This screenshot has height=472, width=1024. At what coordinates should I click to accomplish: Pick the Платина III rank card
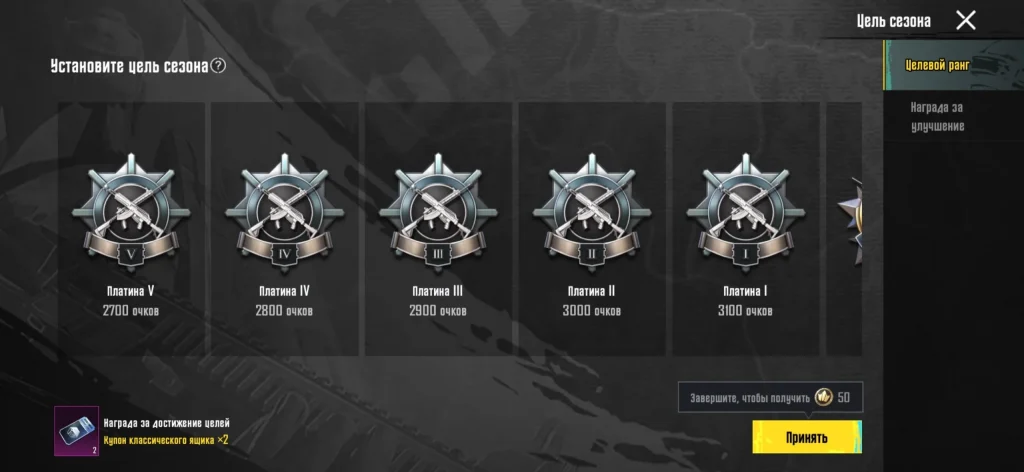pyautogui.click(x=437, y=230)
